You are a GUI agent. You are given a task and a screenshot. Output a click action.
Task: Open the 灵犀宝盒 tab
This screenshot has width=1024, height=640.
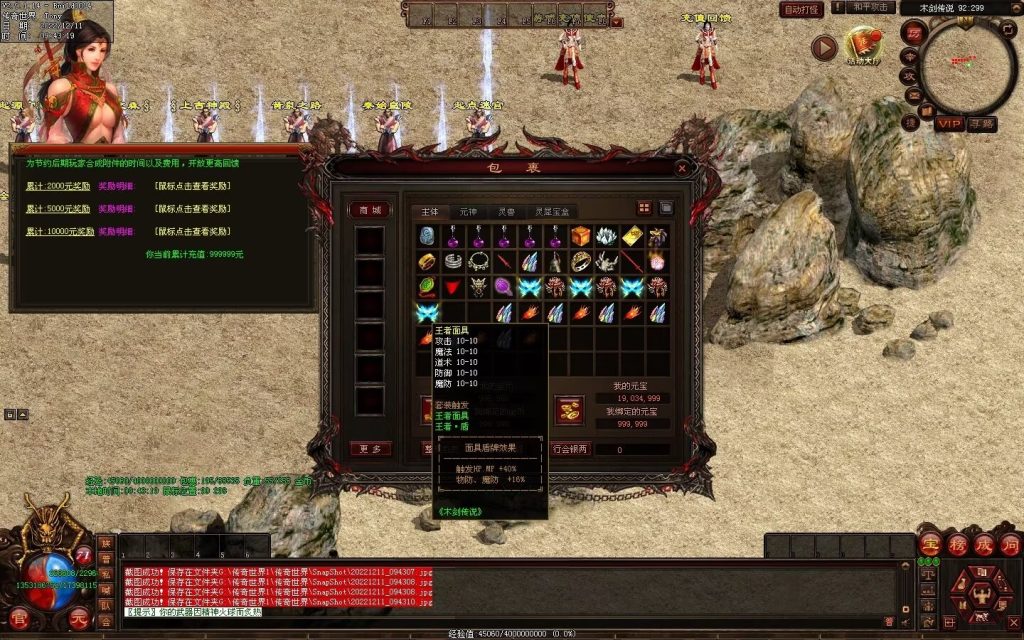[x=552, y=211]
